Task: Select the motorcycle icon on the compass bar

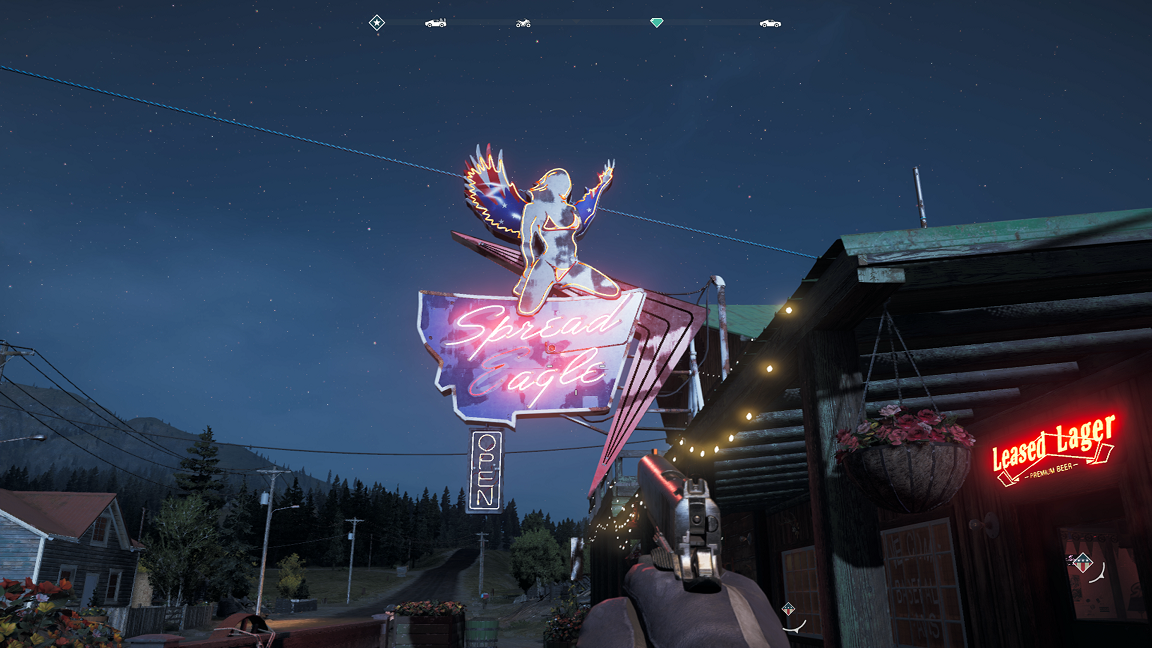Action: click(523, 22)
